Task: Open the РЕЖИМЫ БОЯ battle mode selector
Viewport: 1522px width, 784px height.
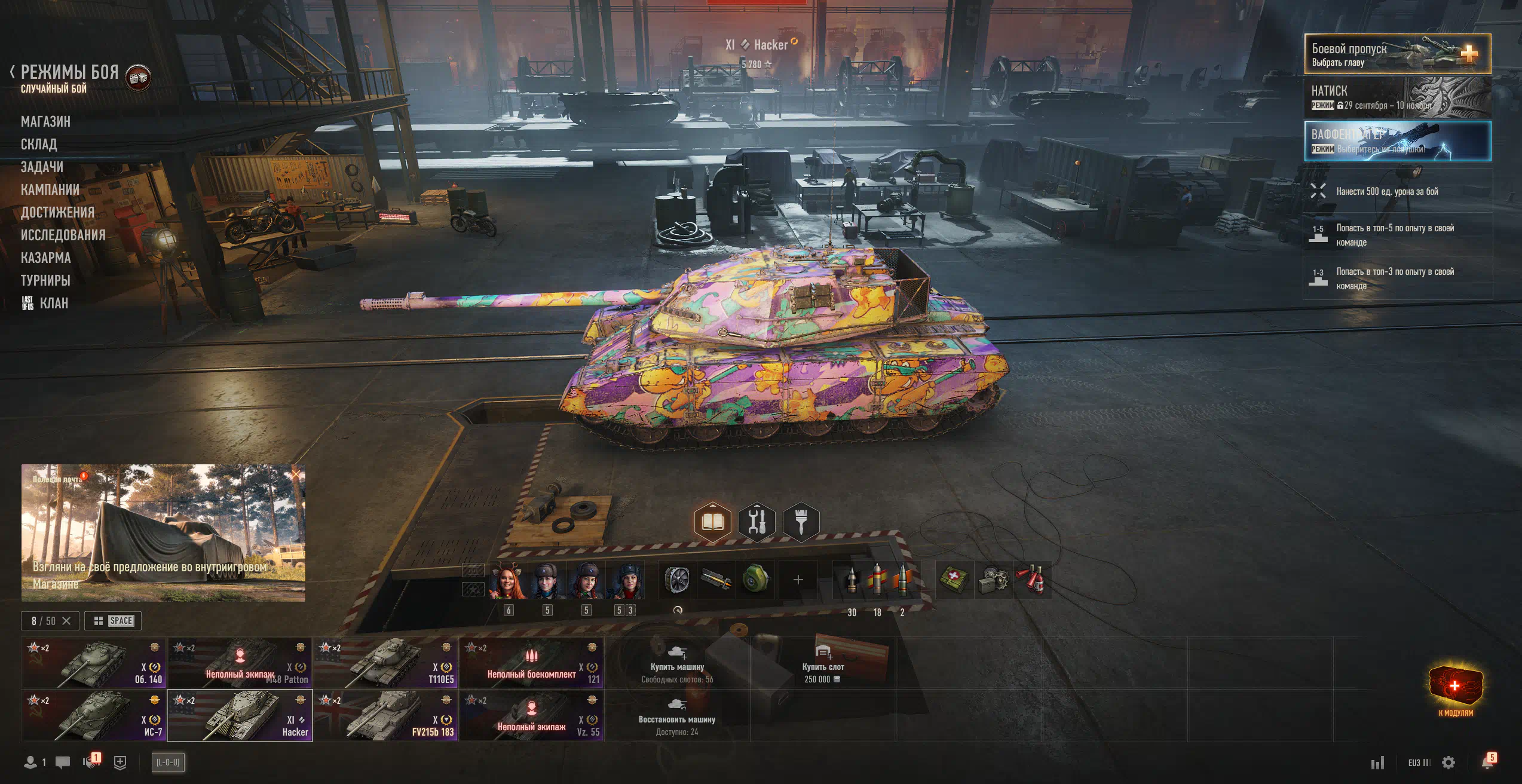Action: (69, 73)
